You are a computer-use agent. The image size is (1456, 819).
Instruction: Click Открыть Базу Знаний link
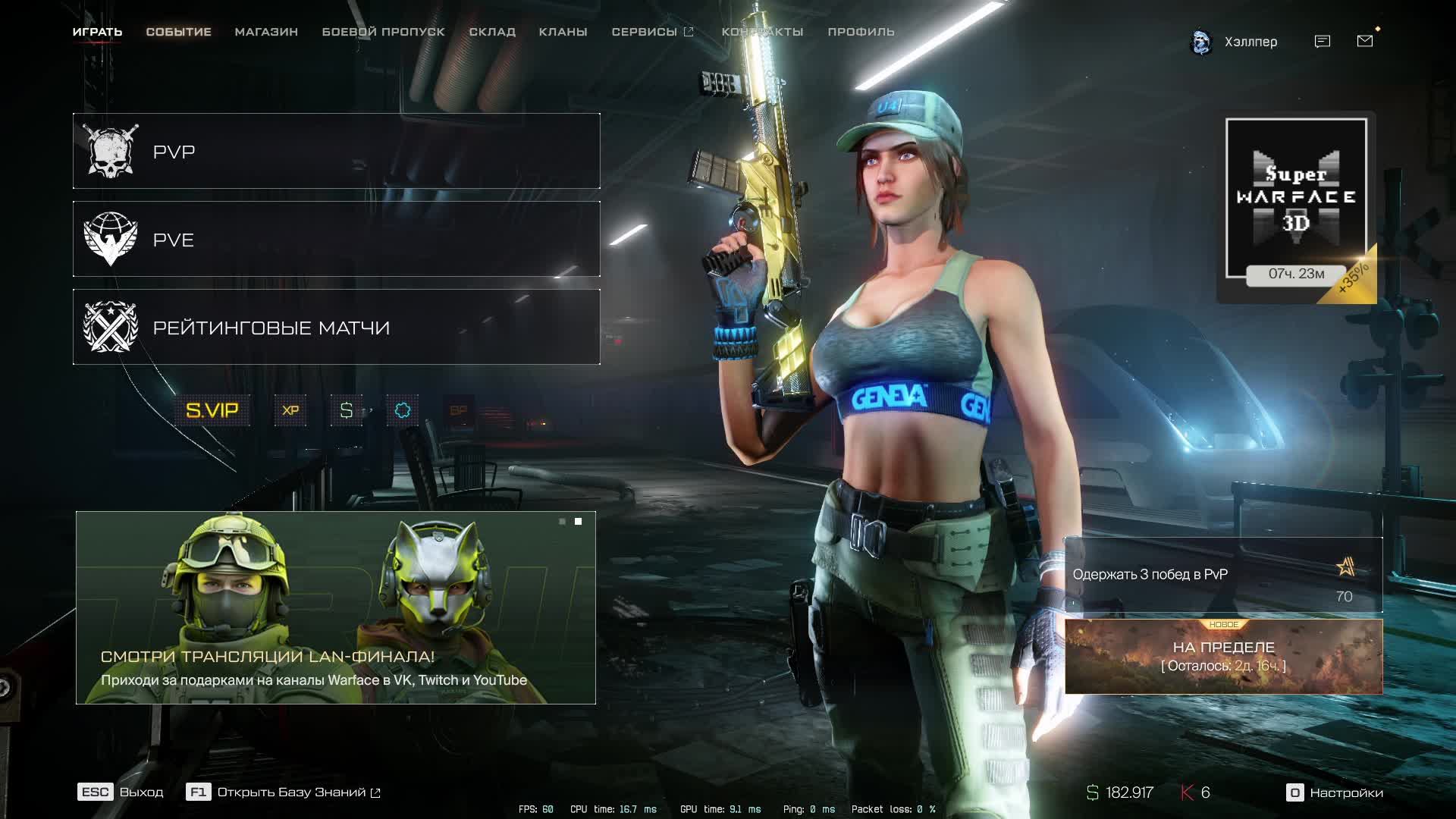click(x=290, y=792)
